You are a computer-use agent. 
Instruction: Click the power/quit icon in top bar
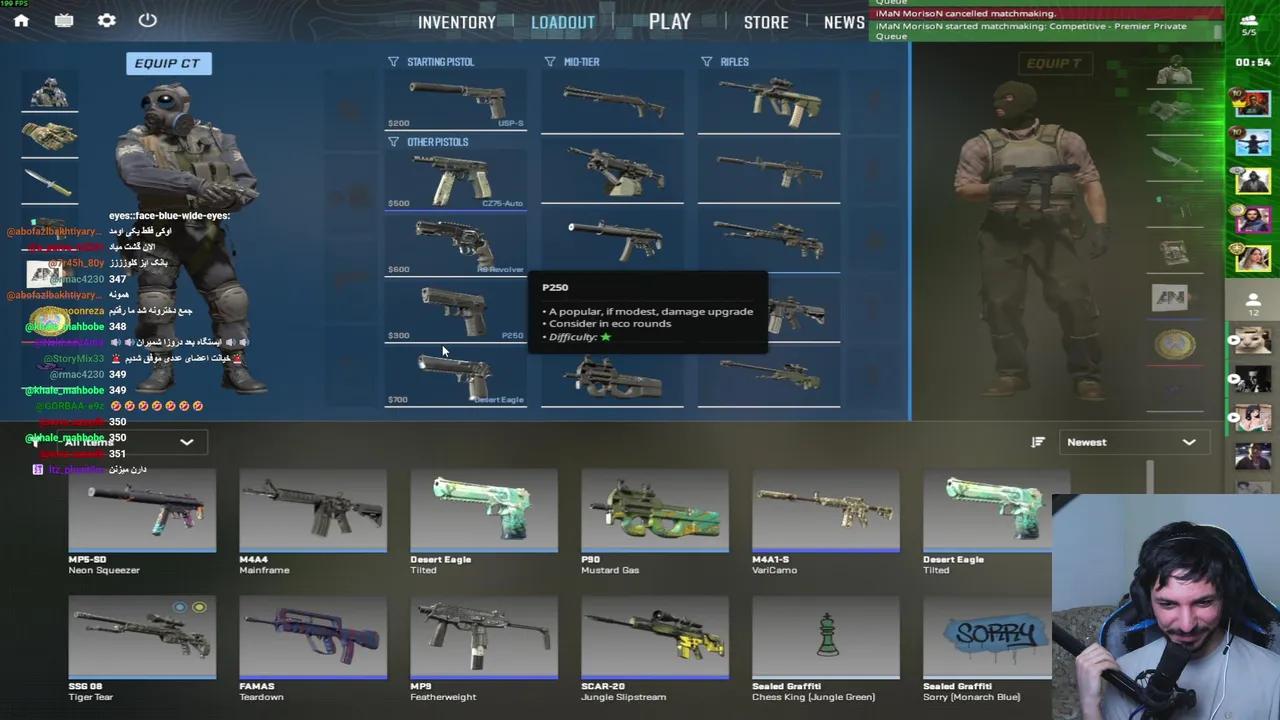click(x=147, y=20)
